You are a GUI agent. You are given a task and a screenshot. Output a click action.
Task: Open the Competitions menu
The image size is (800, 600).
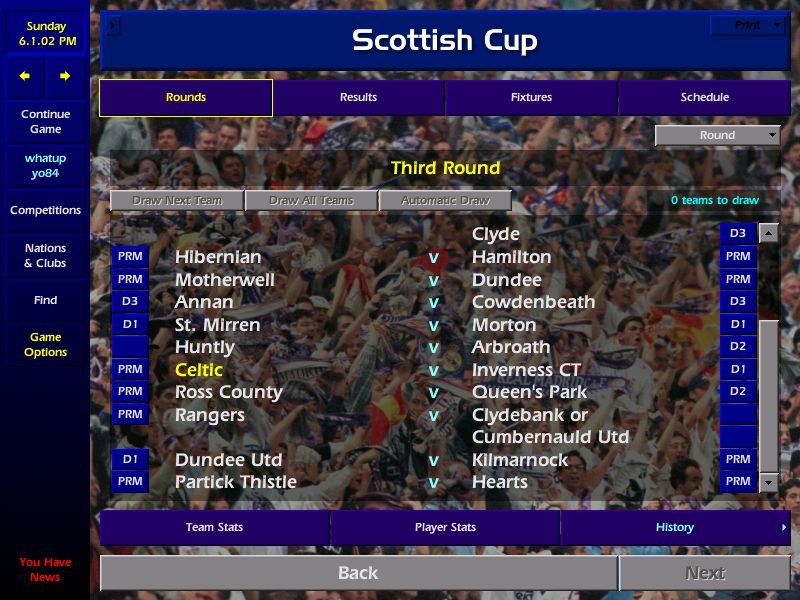[x=45, y=210]
